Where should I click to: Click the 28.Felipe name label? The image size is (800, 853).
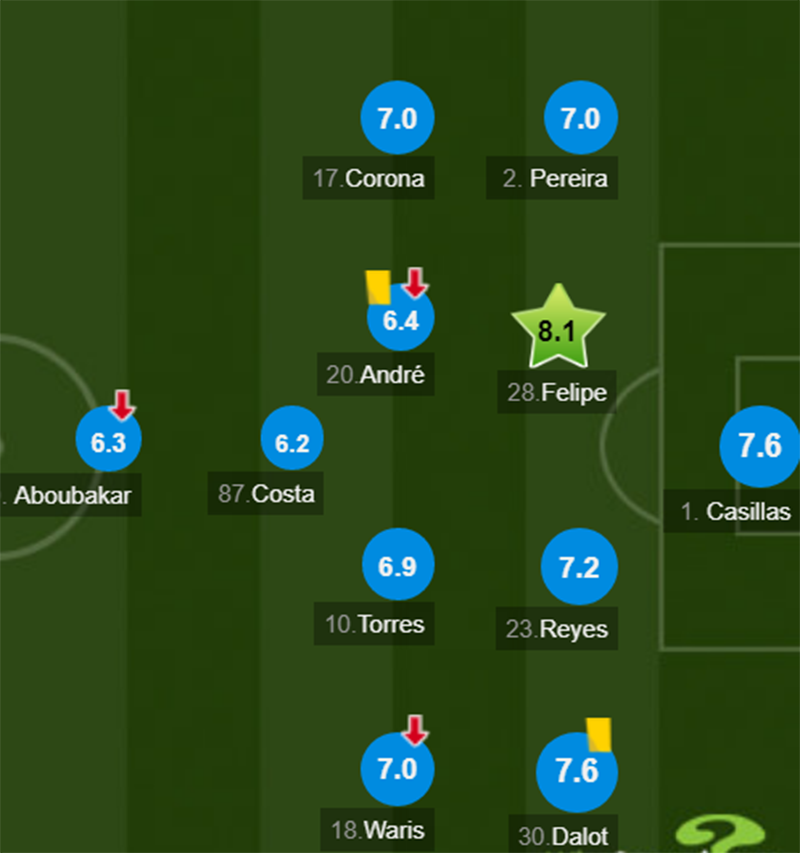pos(557,392)
